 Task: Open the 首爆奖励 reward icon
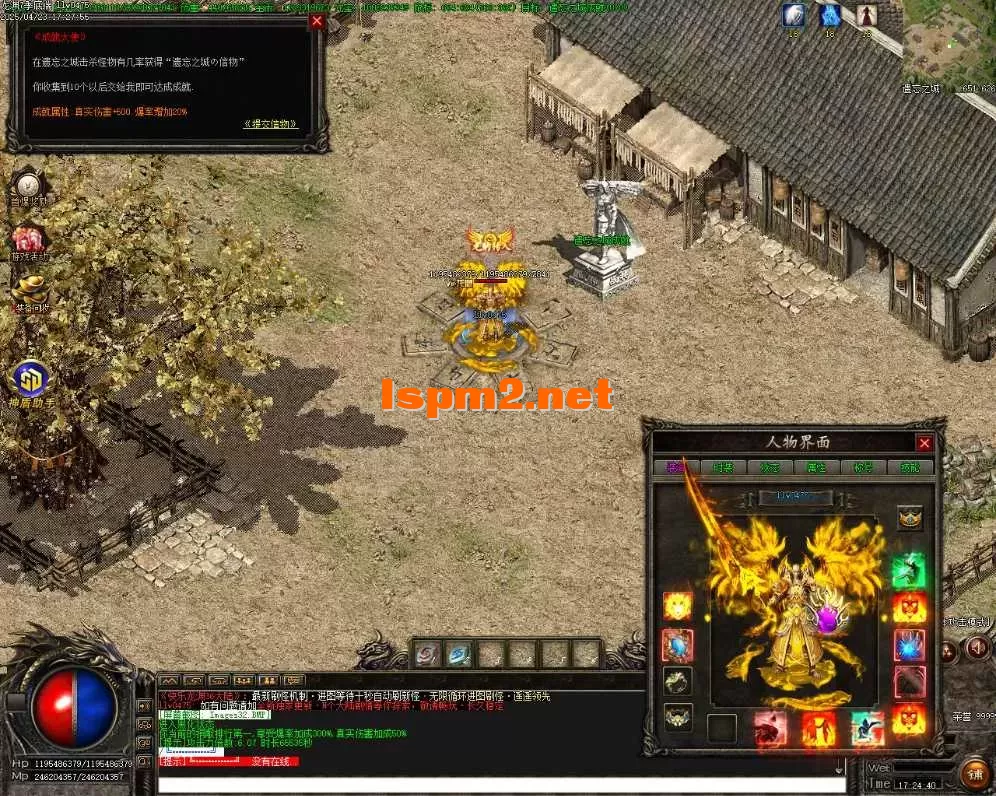point(28,187)
